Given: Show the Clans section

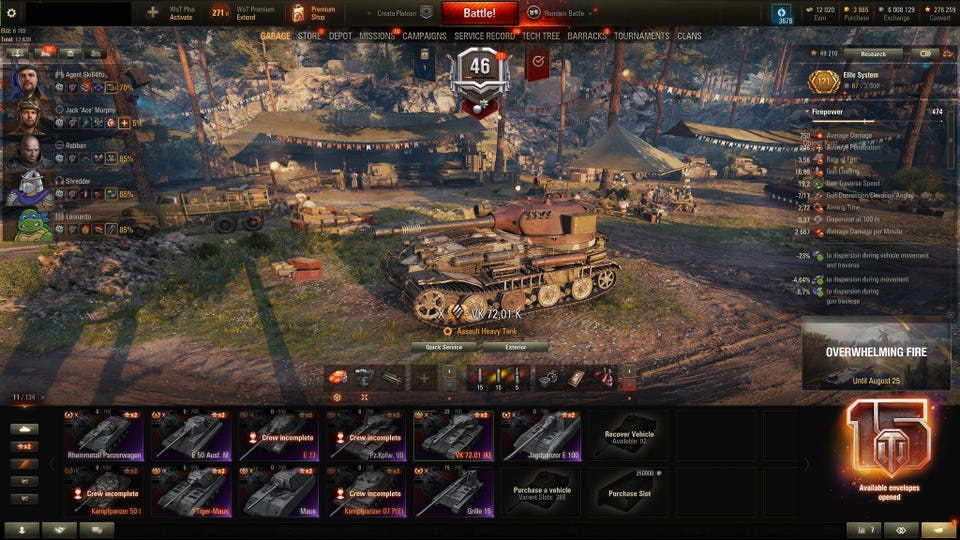Looking at the screenshot, I should 689,36.
